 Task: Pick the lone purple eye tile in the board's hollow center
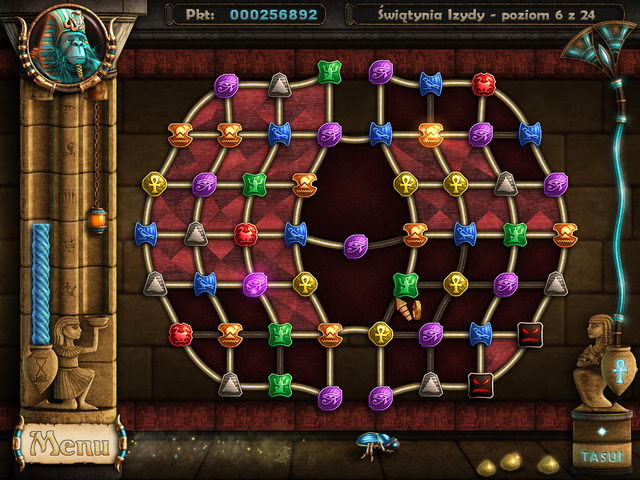coord(356,245)
